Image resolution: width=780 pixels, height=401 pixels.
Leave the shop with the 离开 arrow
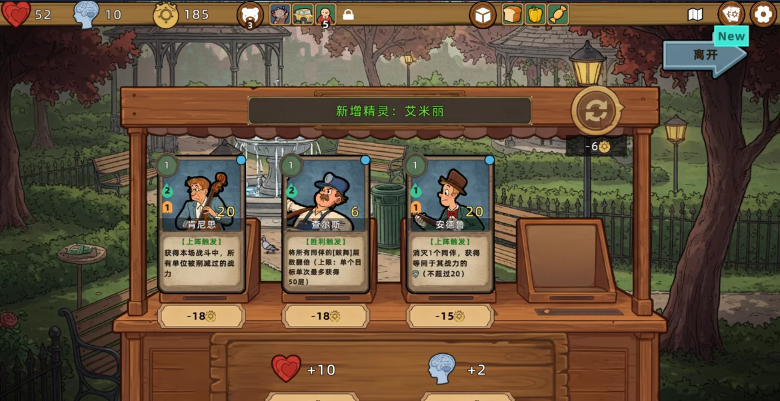703,56
